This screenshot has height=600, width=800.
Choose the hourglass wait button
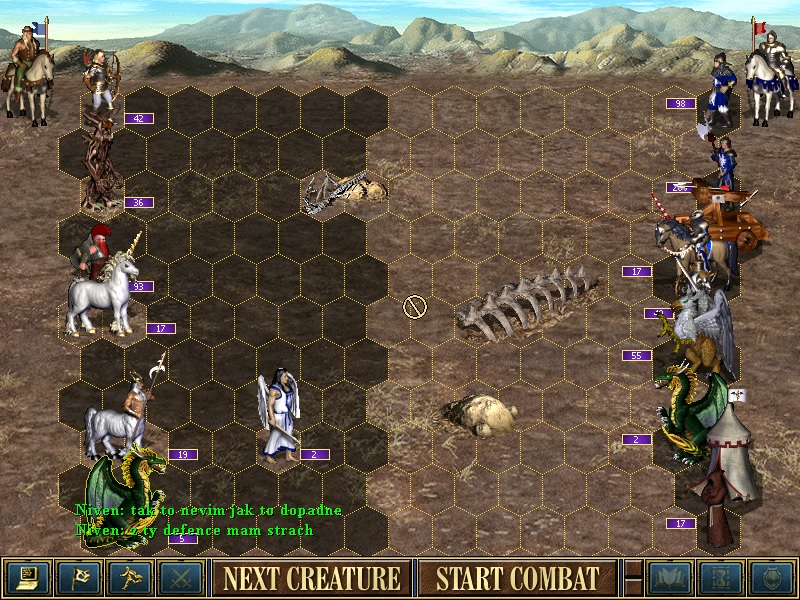point(721,578)
